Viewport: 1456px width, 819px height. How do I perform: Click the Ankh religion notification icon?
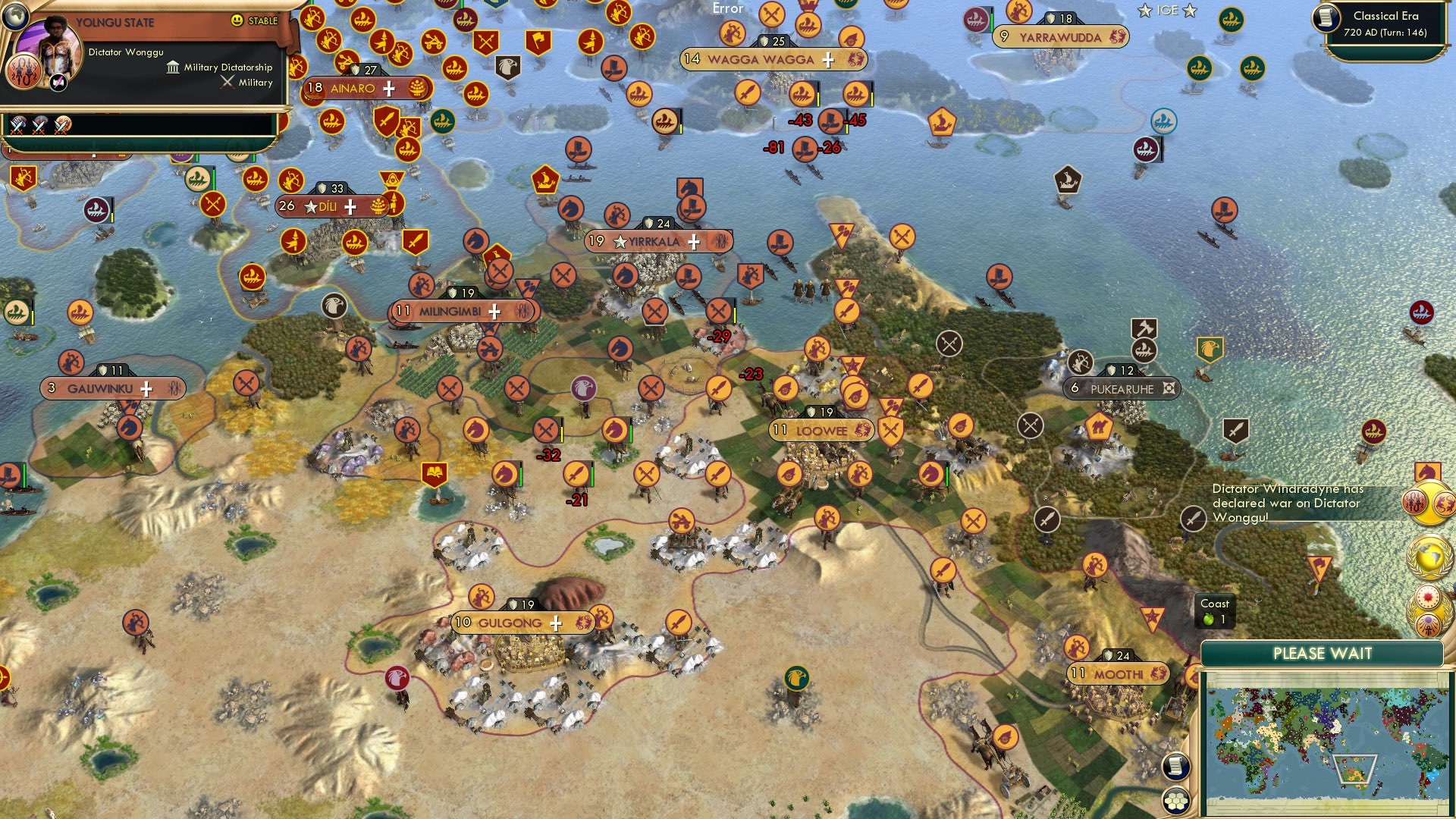point(1429,624)
